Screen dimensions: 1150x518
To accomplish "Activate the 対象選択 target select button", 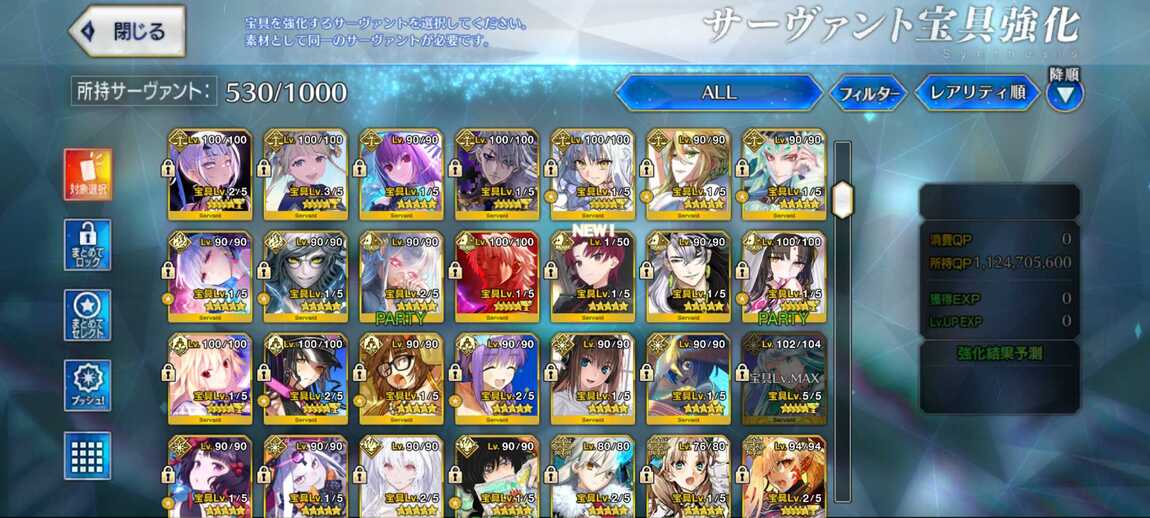I will coord(88,174).
